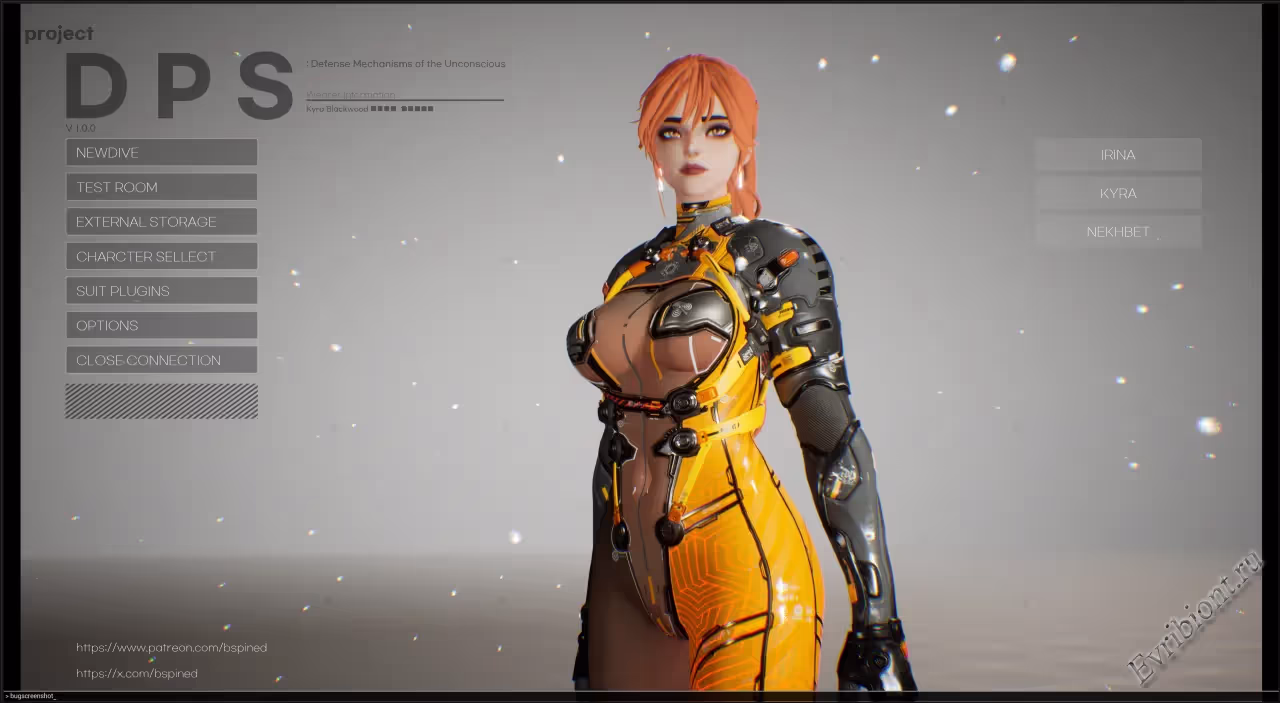Open the x.com bspined link

pyautogui.click(x=137, y=674)
